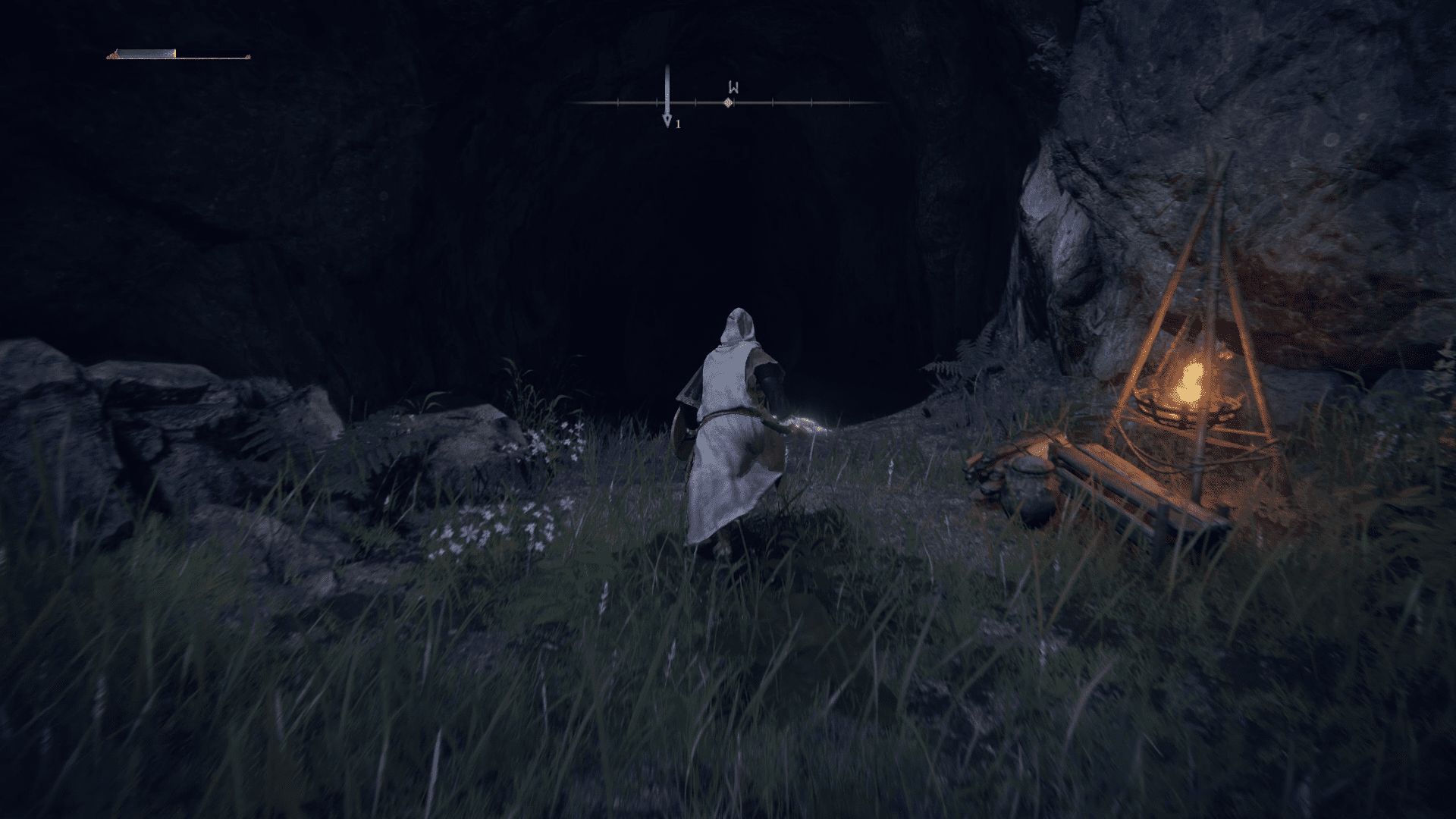Click the downward arrow waypoint marker labeled 1

point(667,120)
